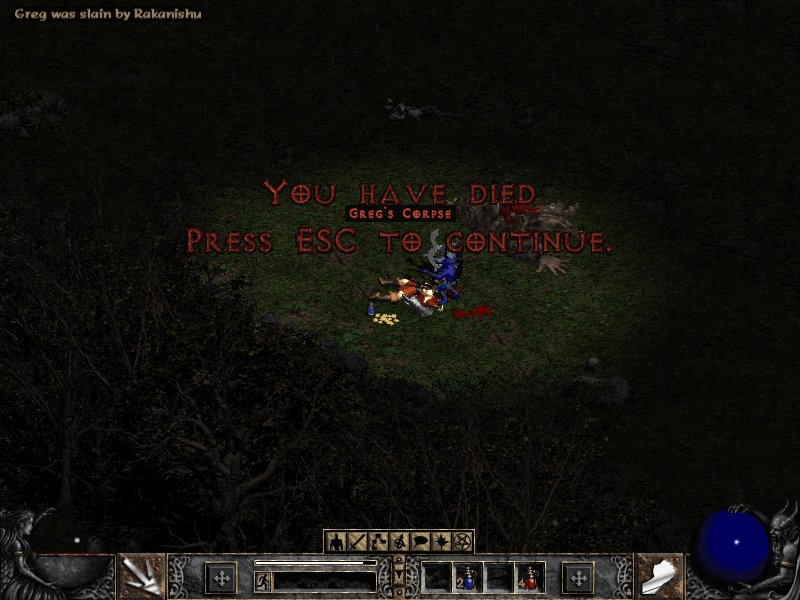This screenshot has width=800, height=600.
Task: Open the message log speech bubble
Action: pos(420,541)
